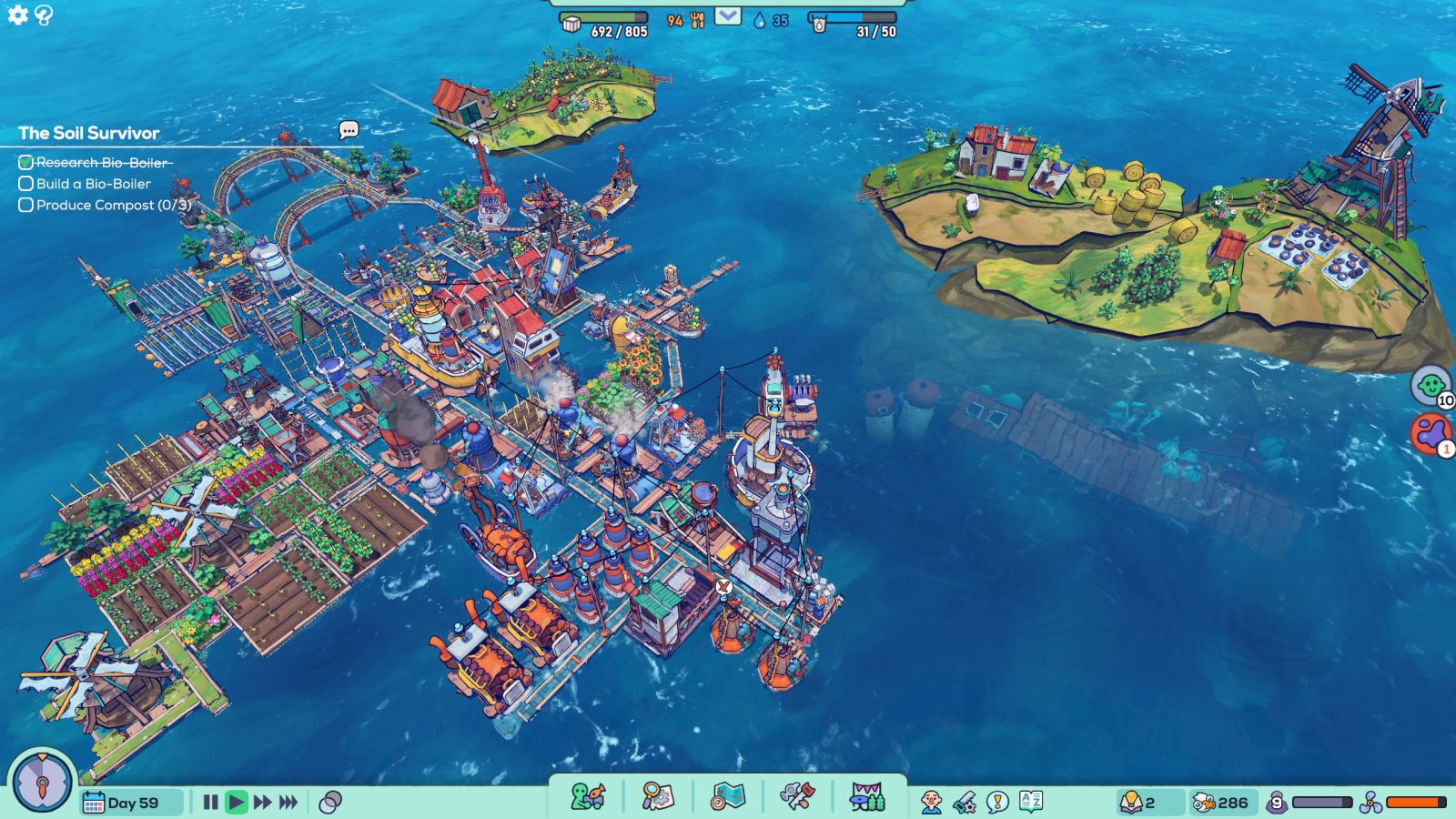Image resolution: width=1456 pixels, height=819 pixels.
Task: Select the Build a Bio-Boiler objective
Action: (x=93, y=184)
